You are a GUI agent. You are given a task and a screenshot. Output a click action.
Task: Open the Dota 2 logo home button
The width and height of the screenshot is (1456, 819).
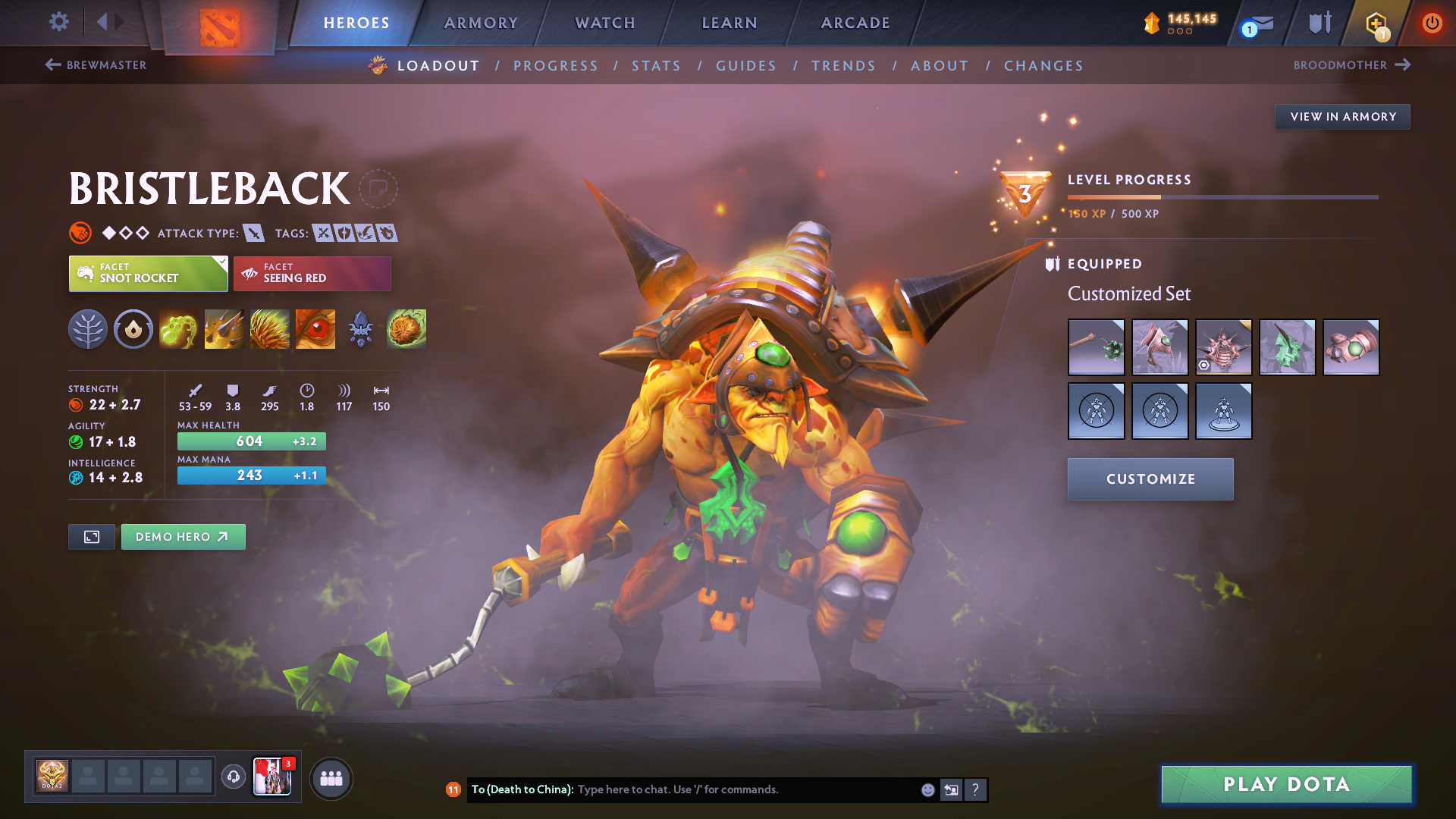pyautogui.click(x=220, y=23)
